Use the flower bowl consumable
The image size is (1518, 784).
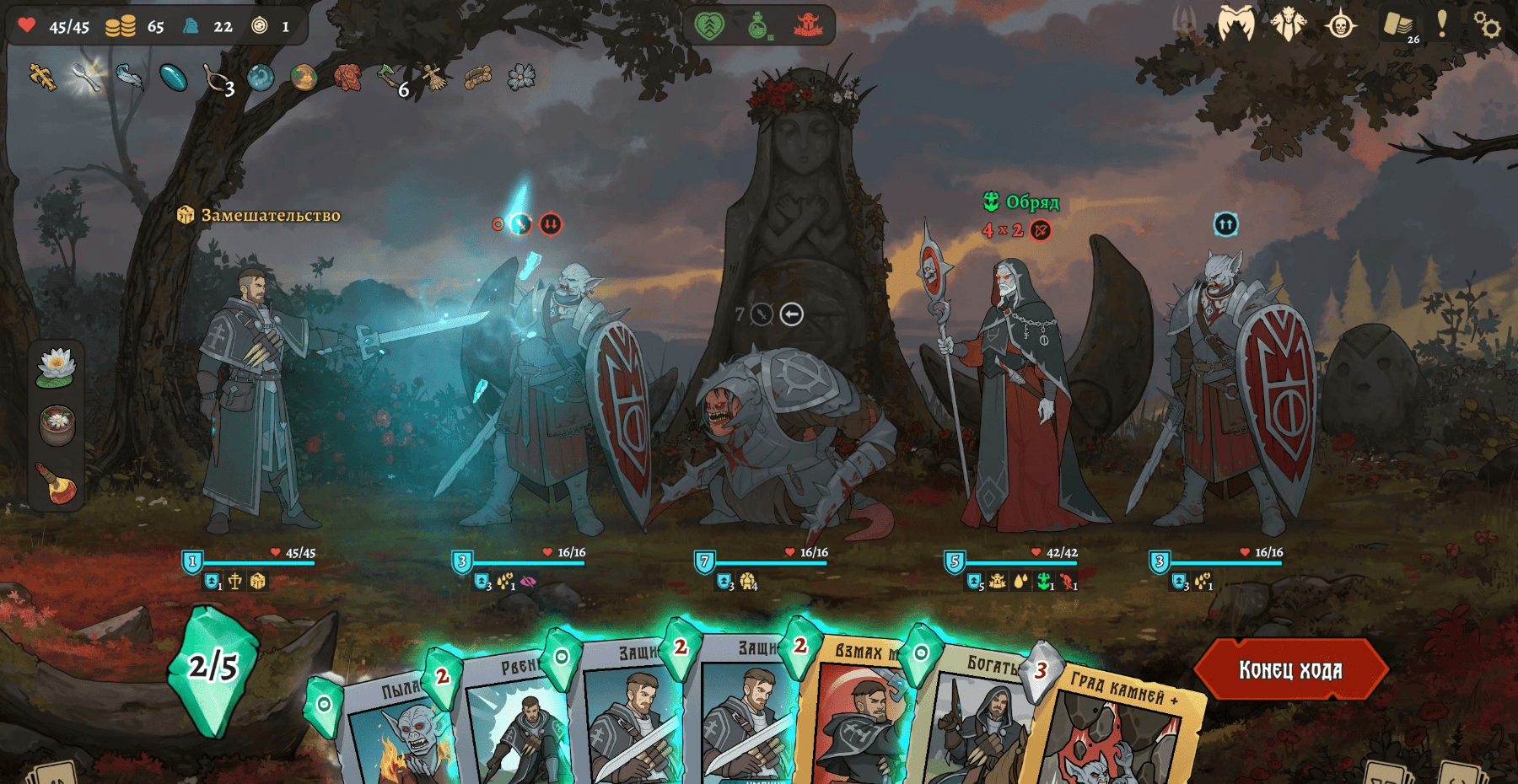[x=57, y=424]
